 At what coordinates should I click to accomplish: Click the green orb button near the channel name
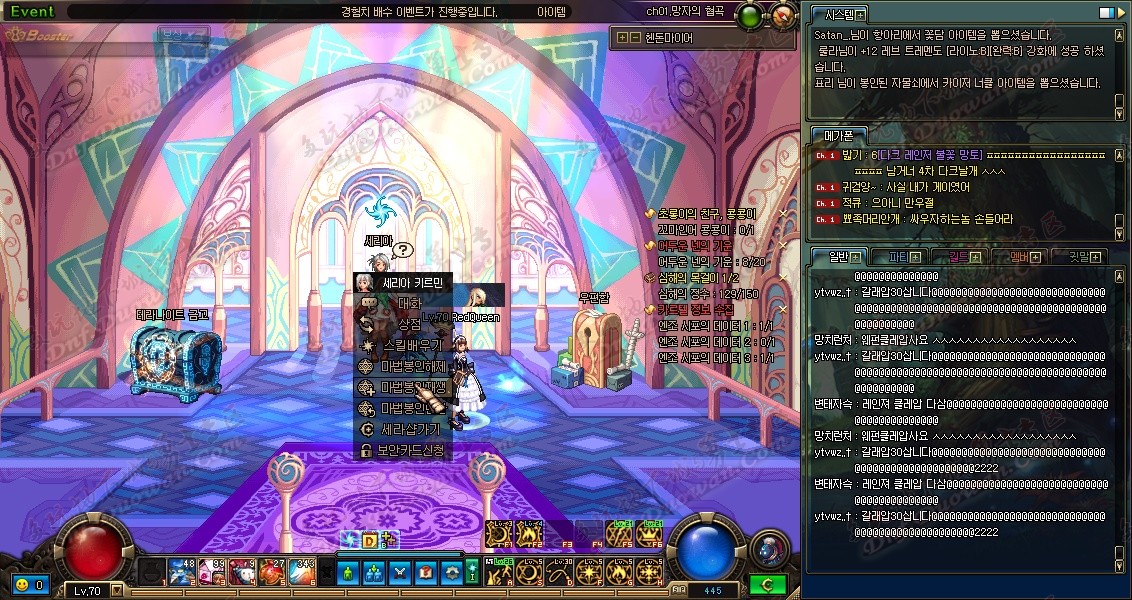(749, 16)
